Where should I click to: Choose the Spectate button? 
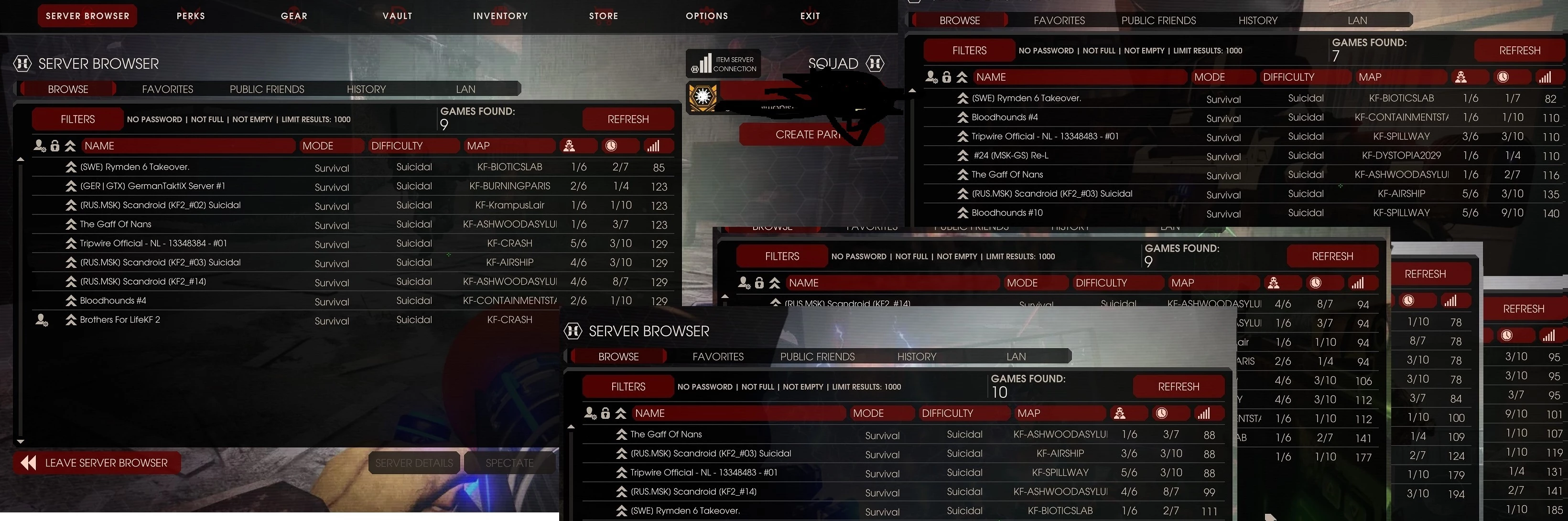click(x=509, y=463)
